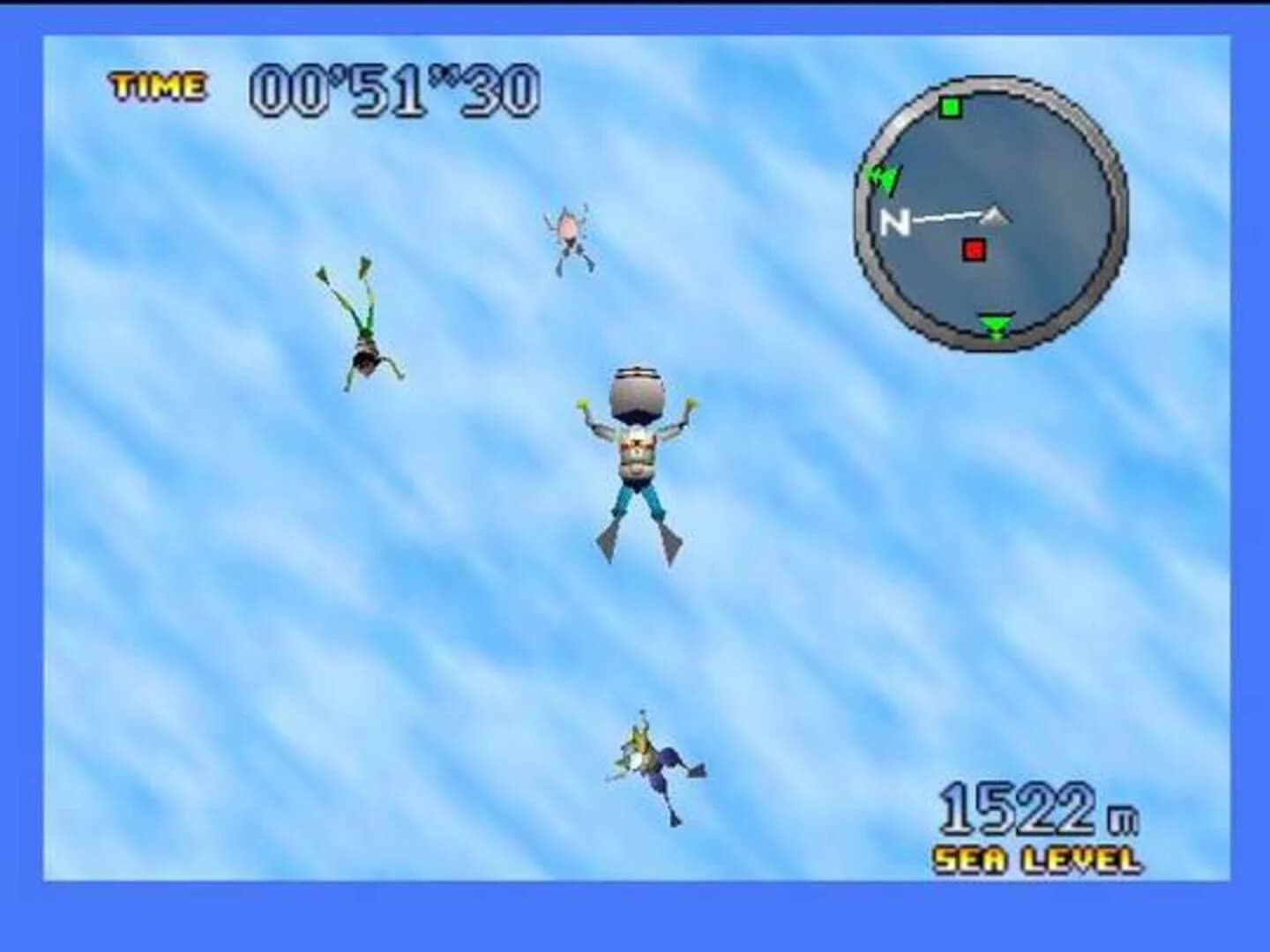The image size is (1270, 952).
Task: Click the 'N' north indicator on the compass
Action: tap(896, 223)
